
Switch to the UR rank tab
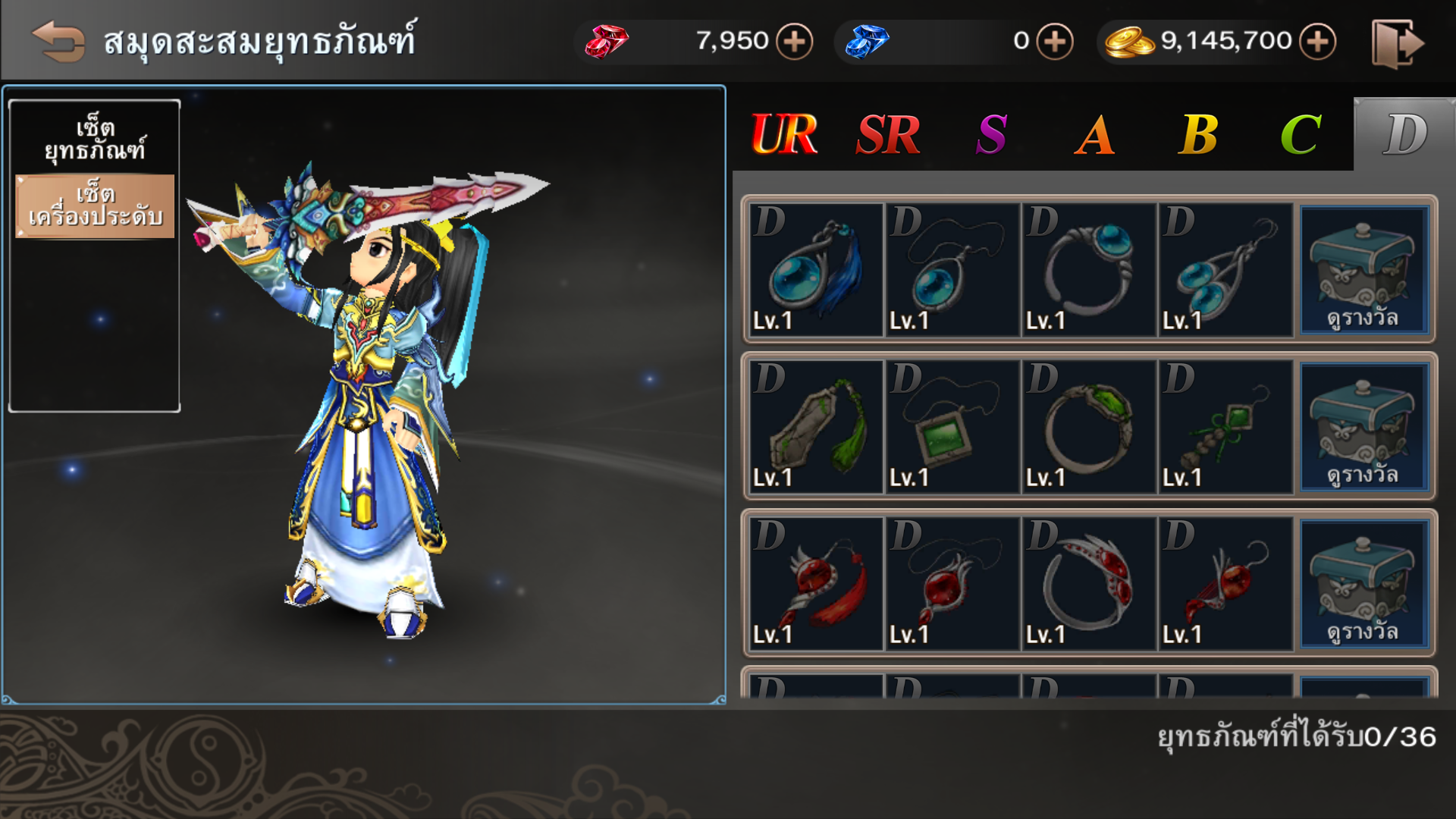tap(784, 135)
